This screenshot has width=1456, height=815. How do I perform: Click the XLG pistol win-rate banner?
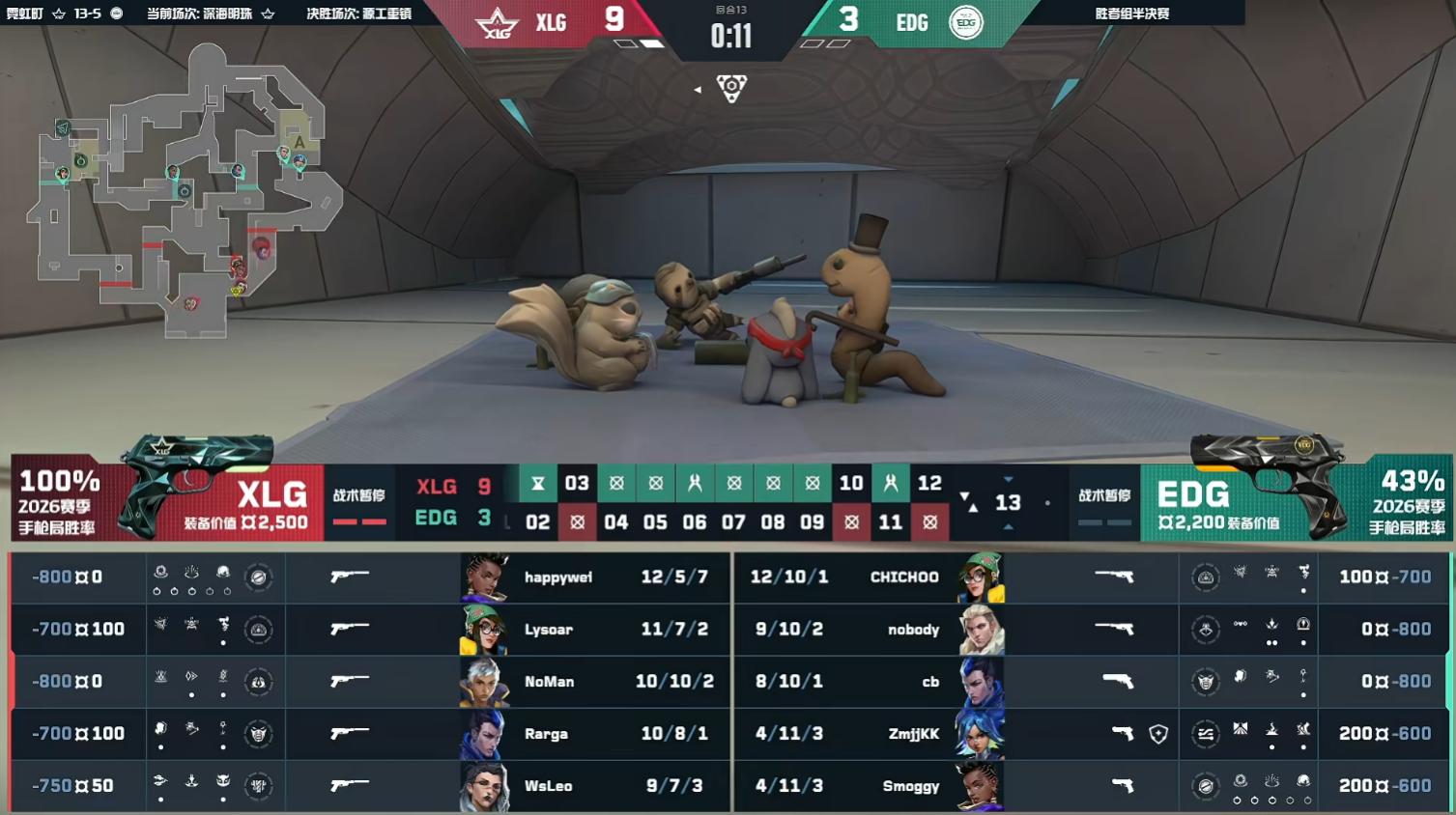coord(60,501)
